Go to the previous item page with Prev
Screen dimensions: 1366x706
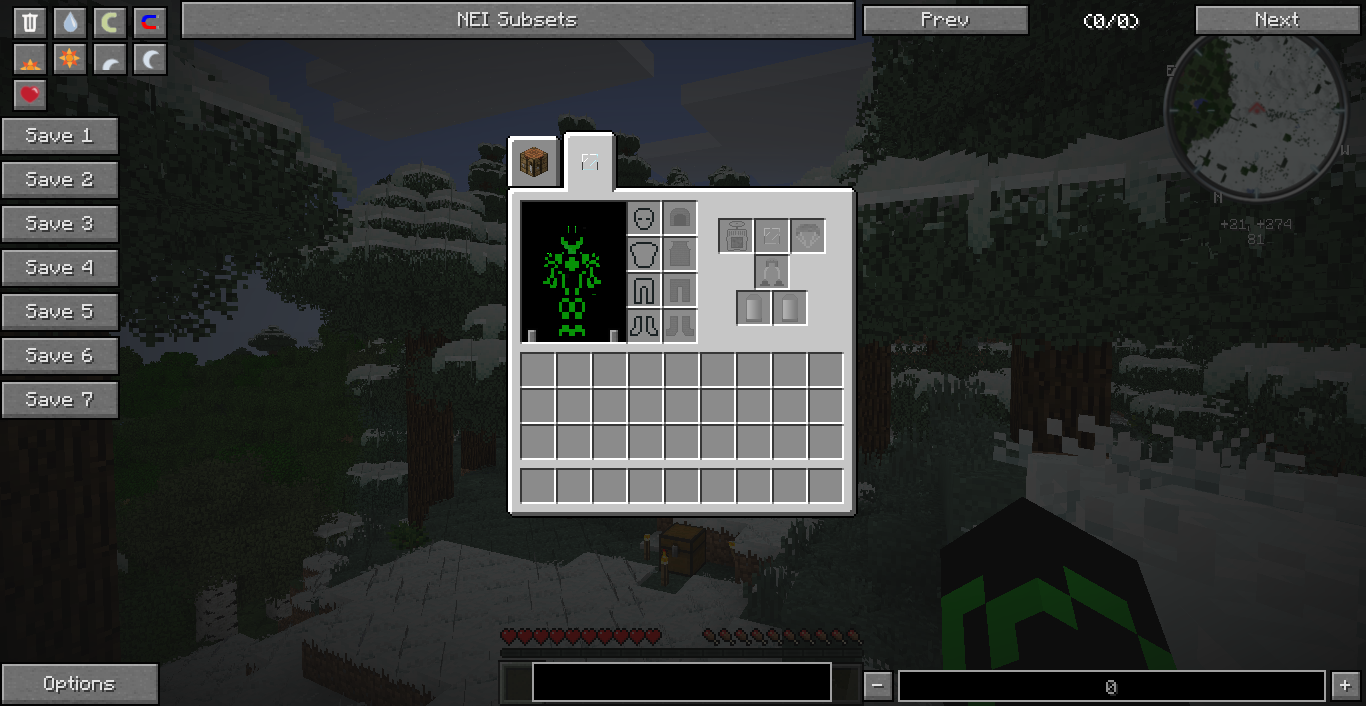pos(945,20)
